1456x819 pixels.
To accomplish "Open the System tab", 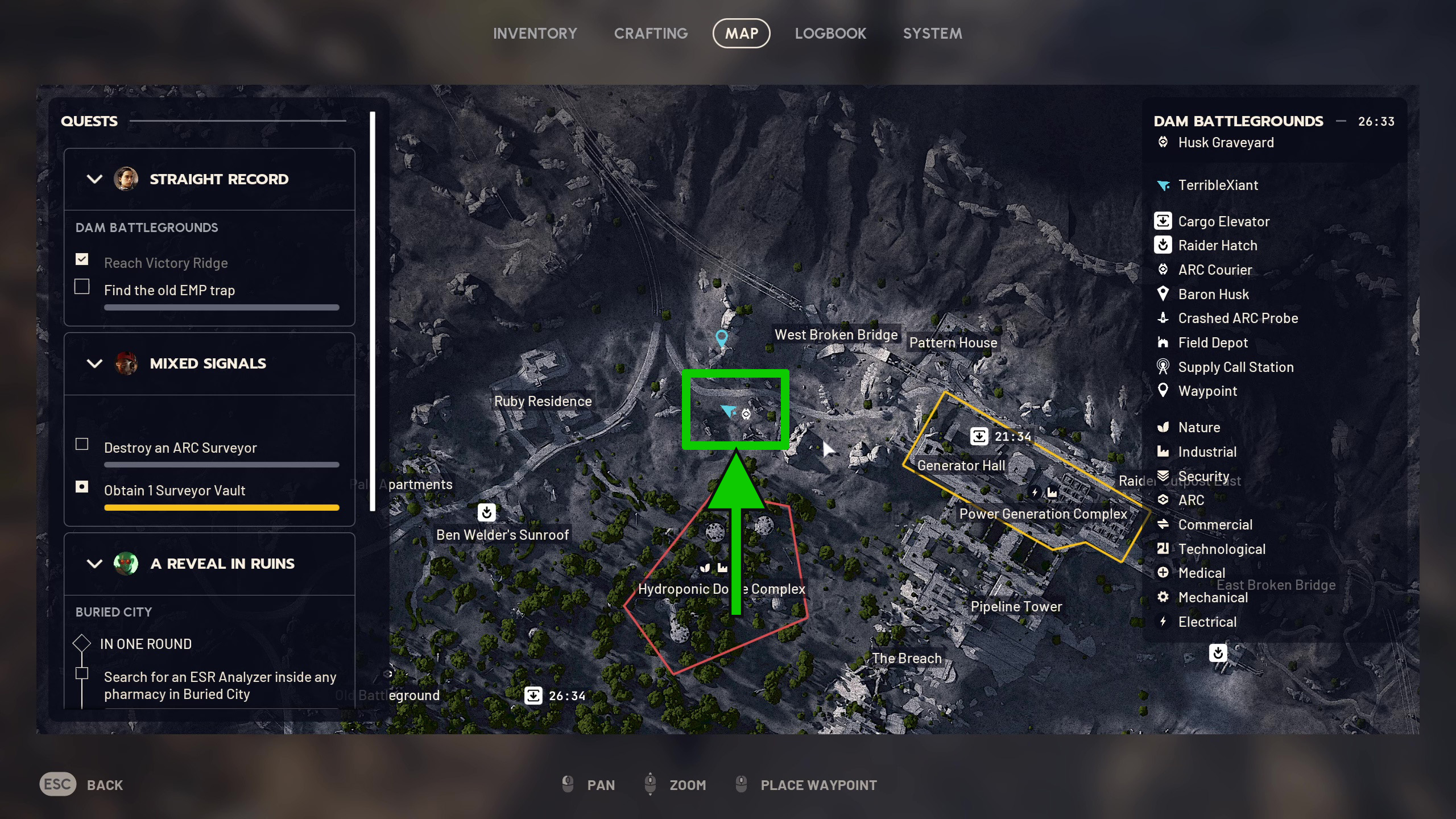I will [x=932, y=34].
